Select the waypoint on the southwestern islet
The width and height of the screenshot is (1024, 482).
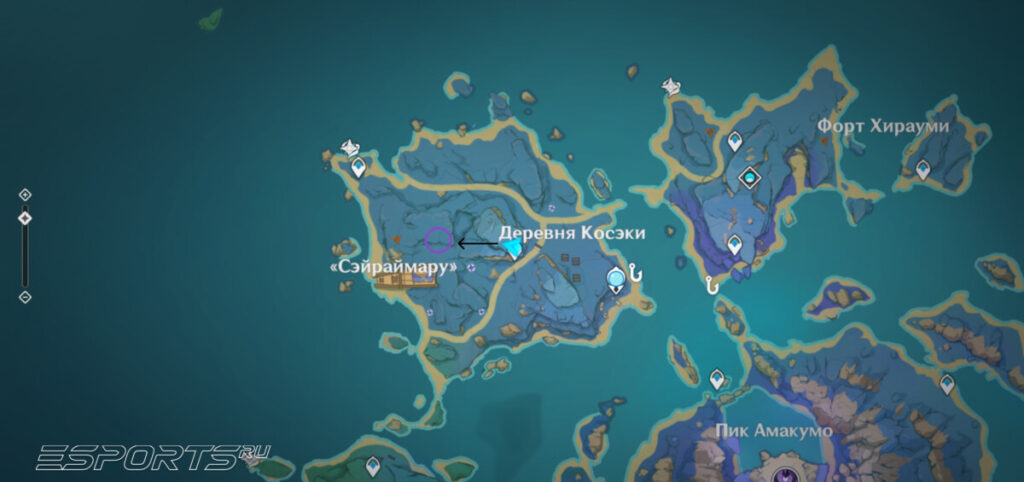(x=373, y=465)
